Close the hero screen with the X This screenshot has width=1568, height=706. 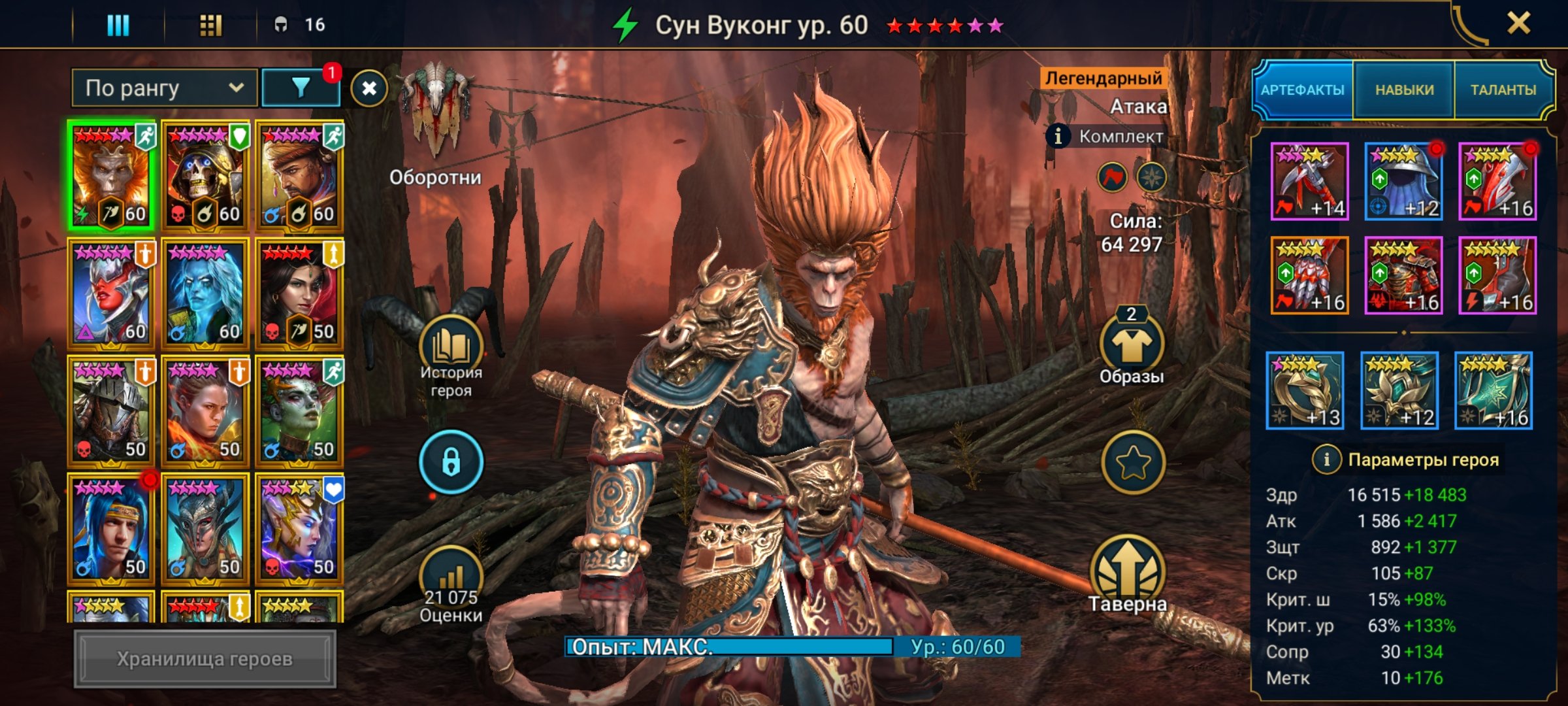[1518, 24]
